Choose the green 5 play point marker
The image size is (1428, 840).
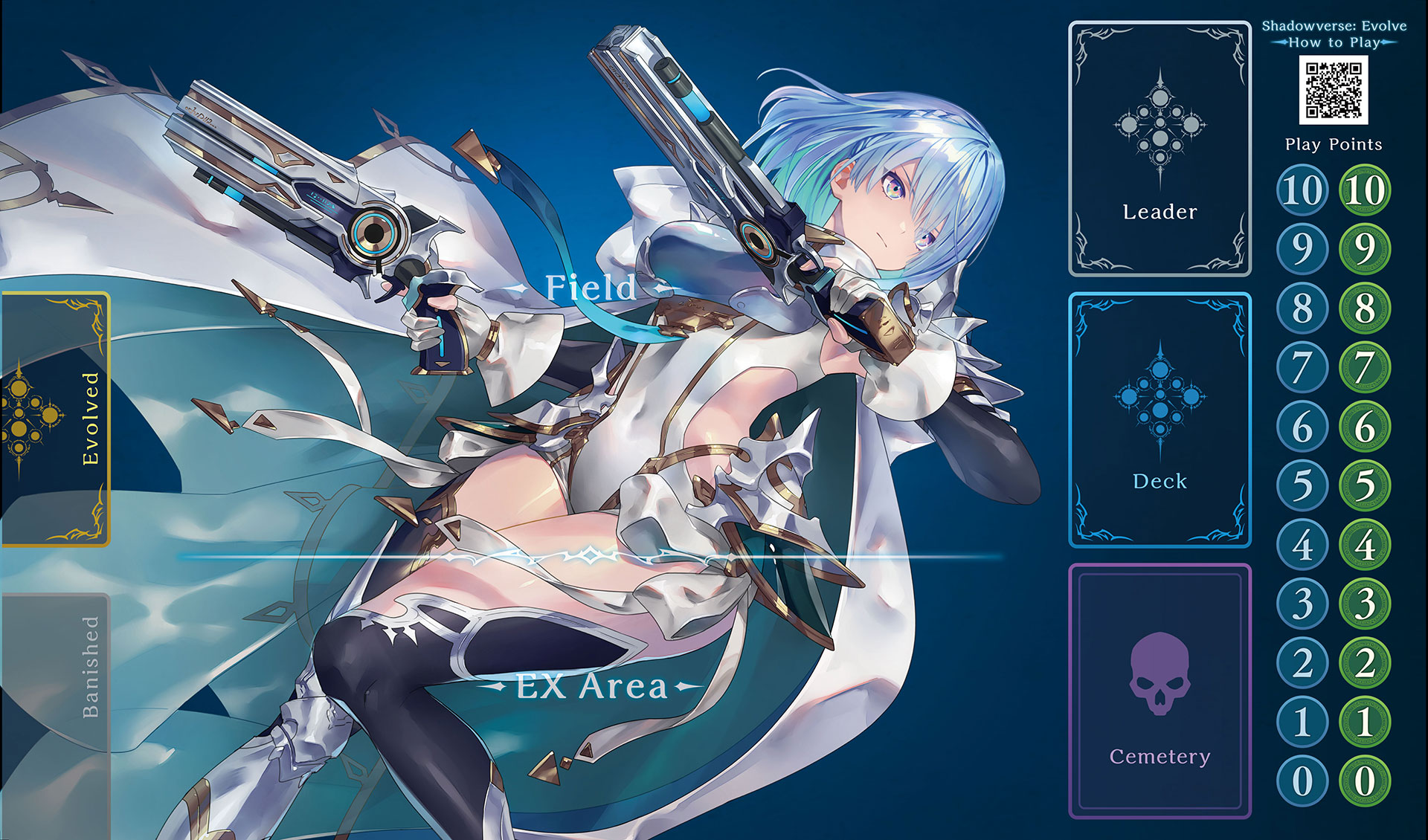pyautogui.click(x=1365, y=485)
